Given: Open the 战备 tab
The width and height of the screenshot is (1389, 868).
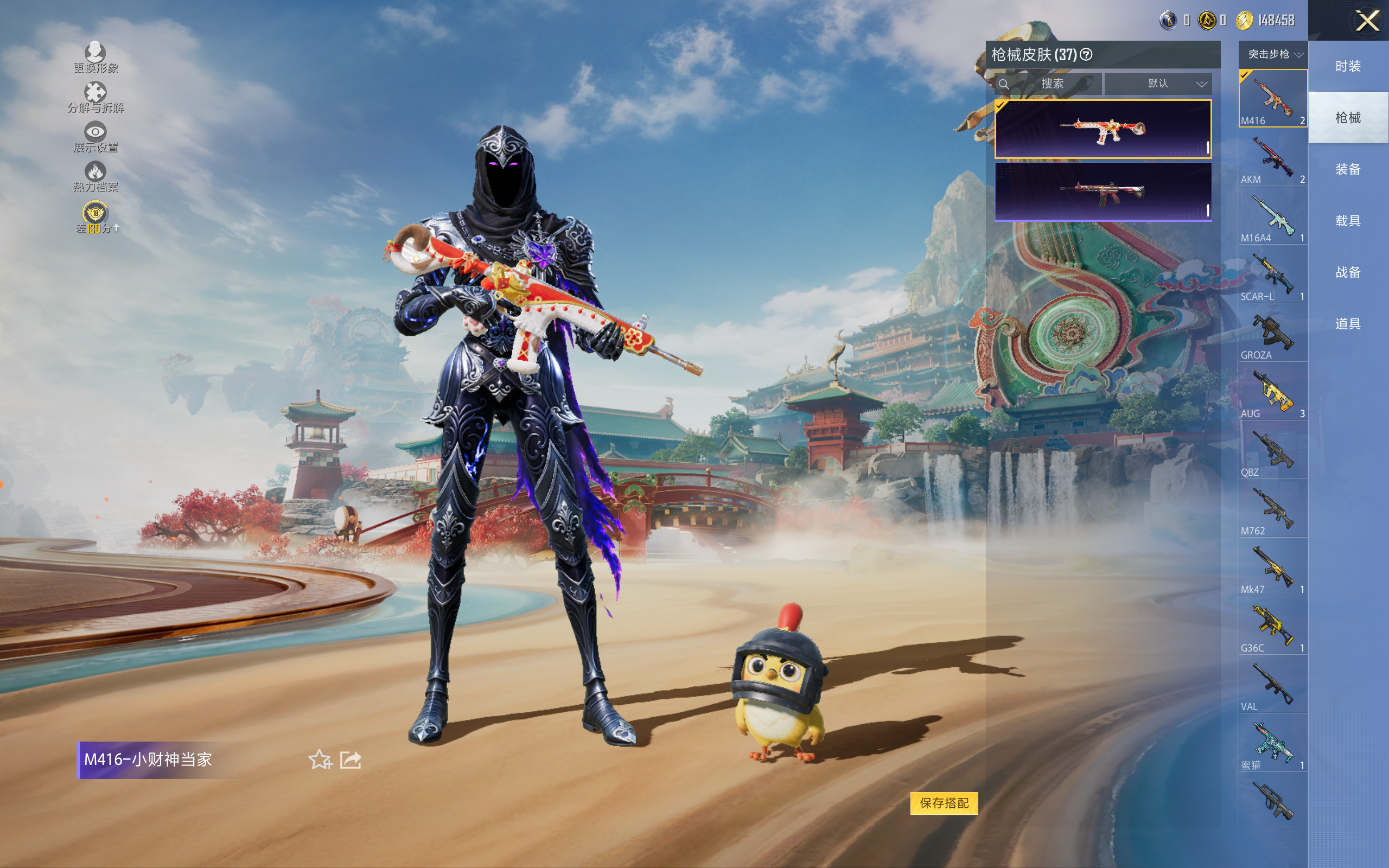Looking at the screenshot, I should (x=1348, y=272).
